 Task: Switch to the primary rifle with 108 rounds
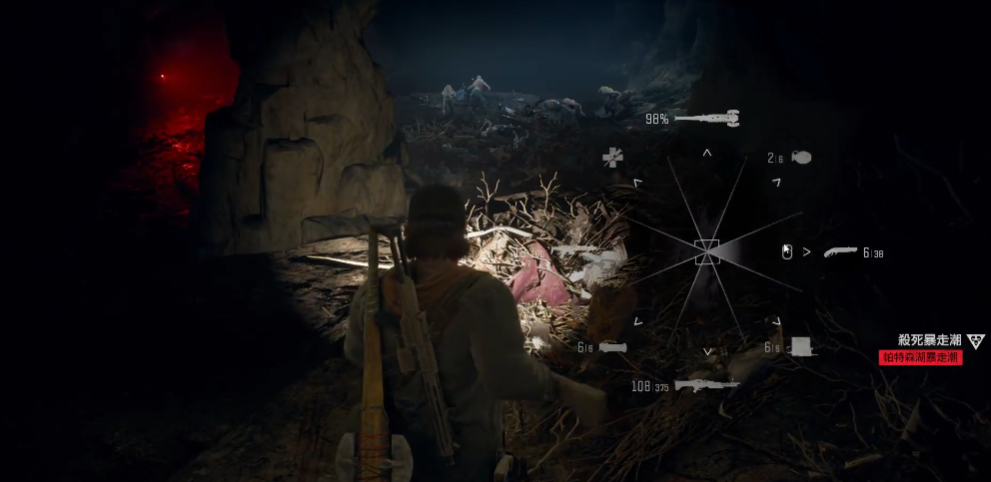point(707,385)
